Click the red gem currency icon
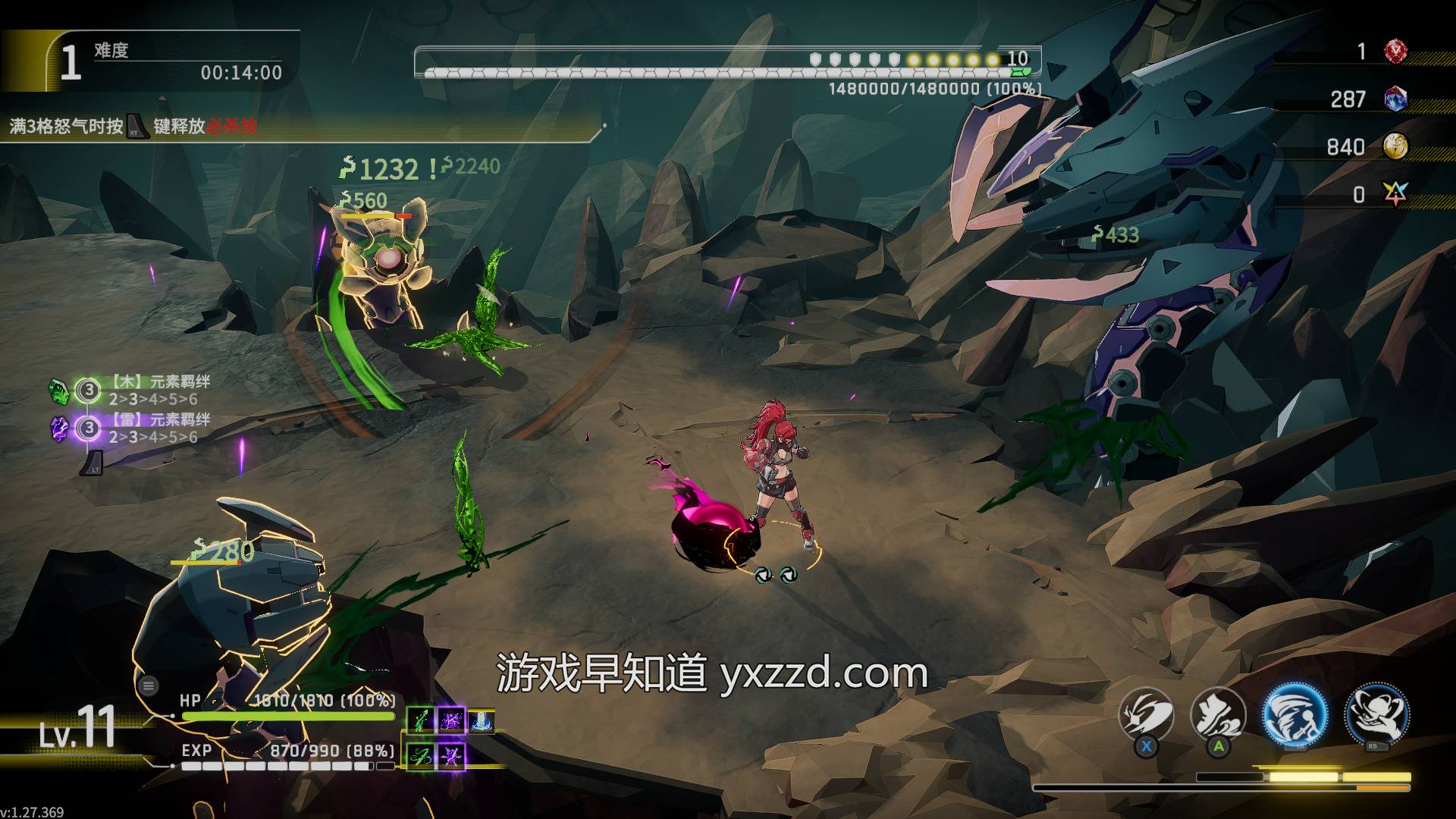The height and width of the screenshot is (819, 1456). [1395, 52]
